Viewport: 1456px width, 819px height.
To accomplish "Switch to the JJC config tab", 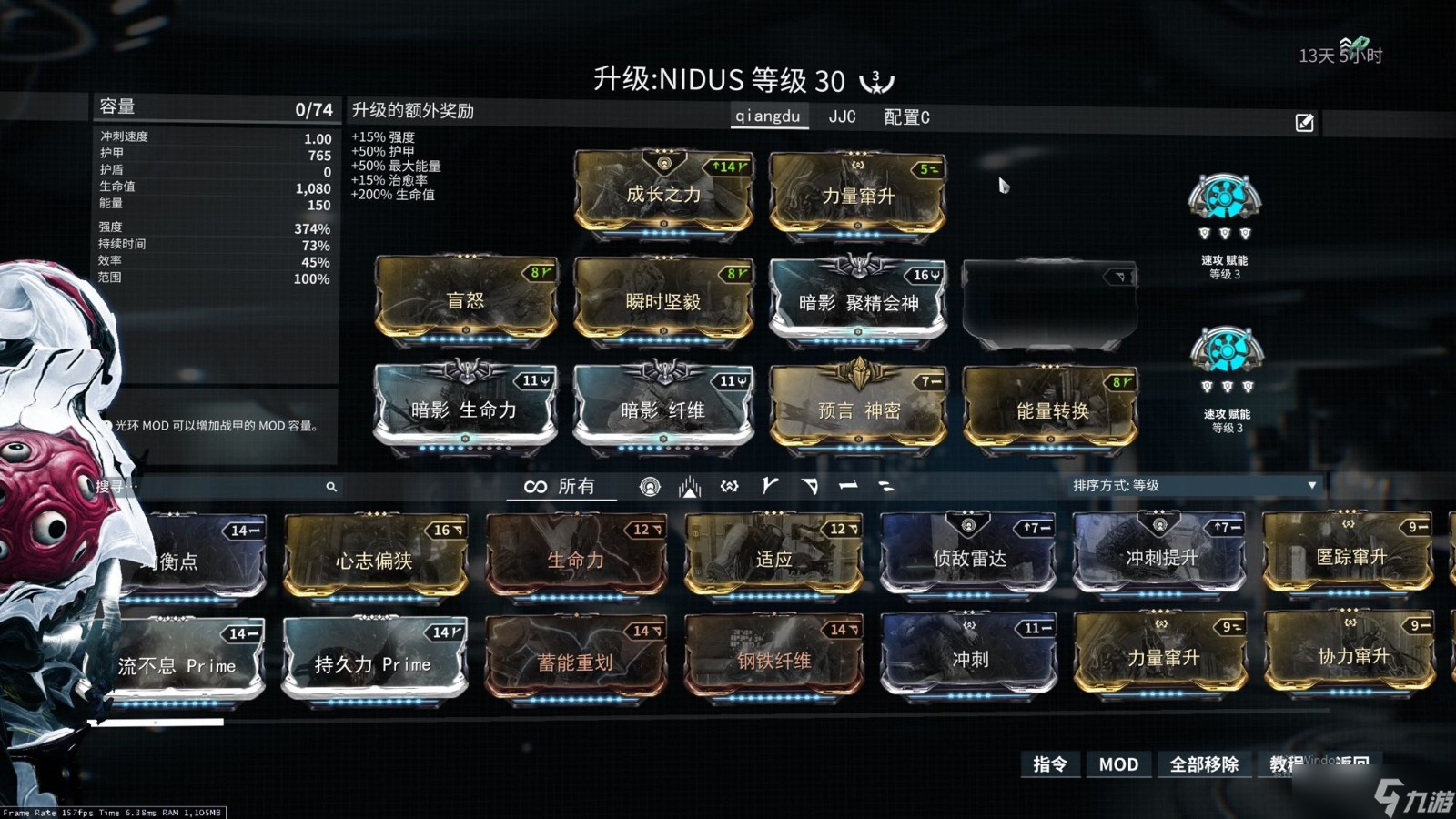I will (x=842, y=116).
